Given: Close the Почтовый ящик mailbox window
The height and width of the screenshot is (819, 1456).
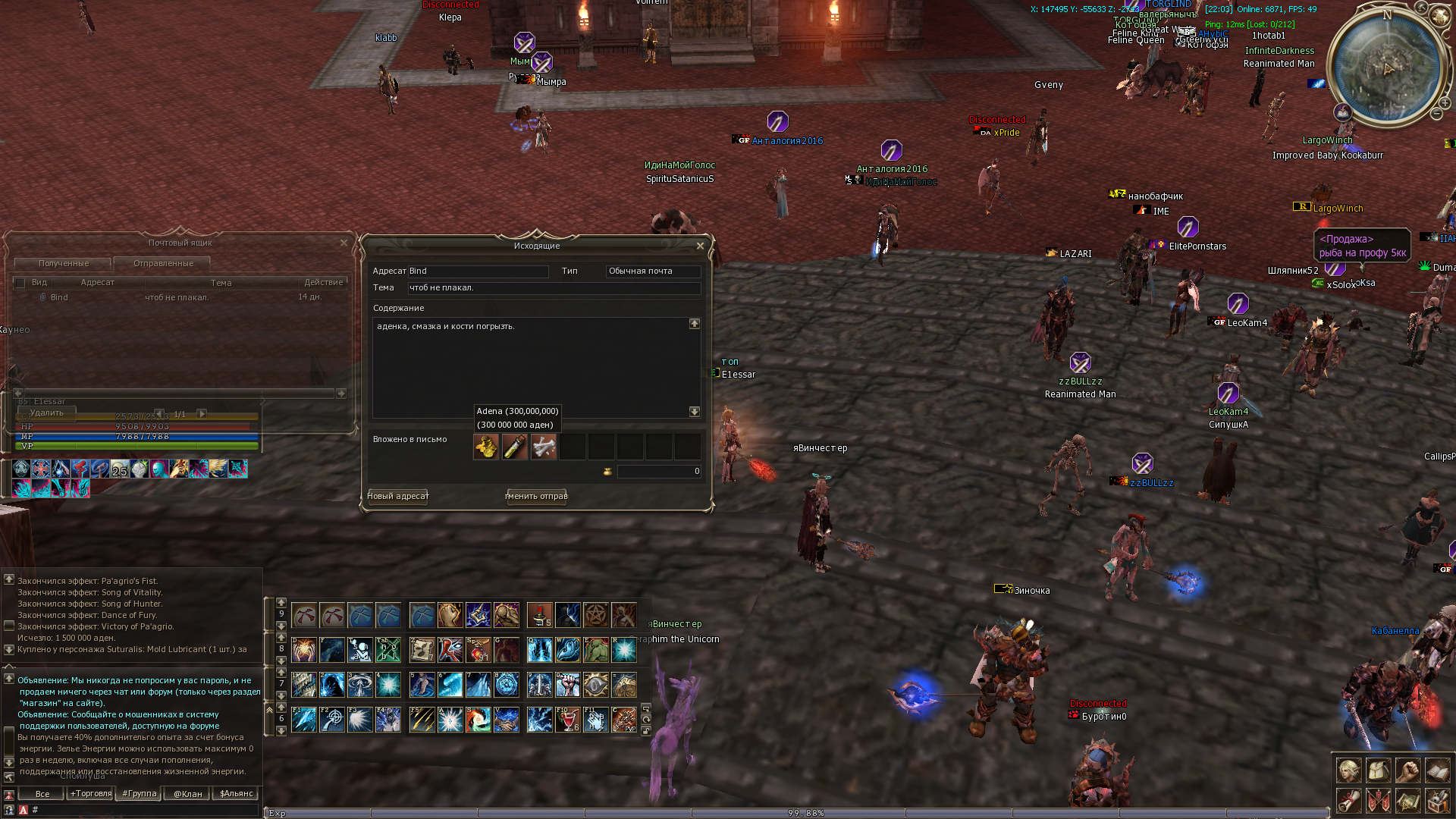Looking at the screenshot, I should 344,243.
